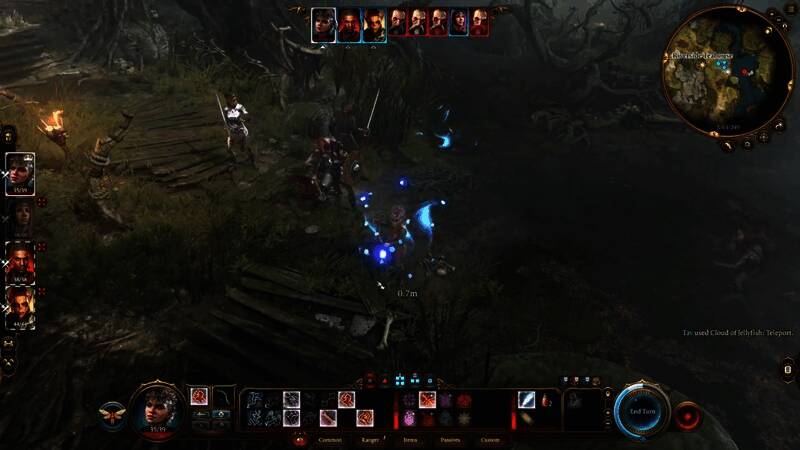
Task: Switch to the Passives hotbar tab
Action: [x=449, y=440]
